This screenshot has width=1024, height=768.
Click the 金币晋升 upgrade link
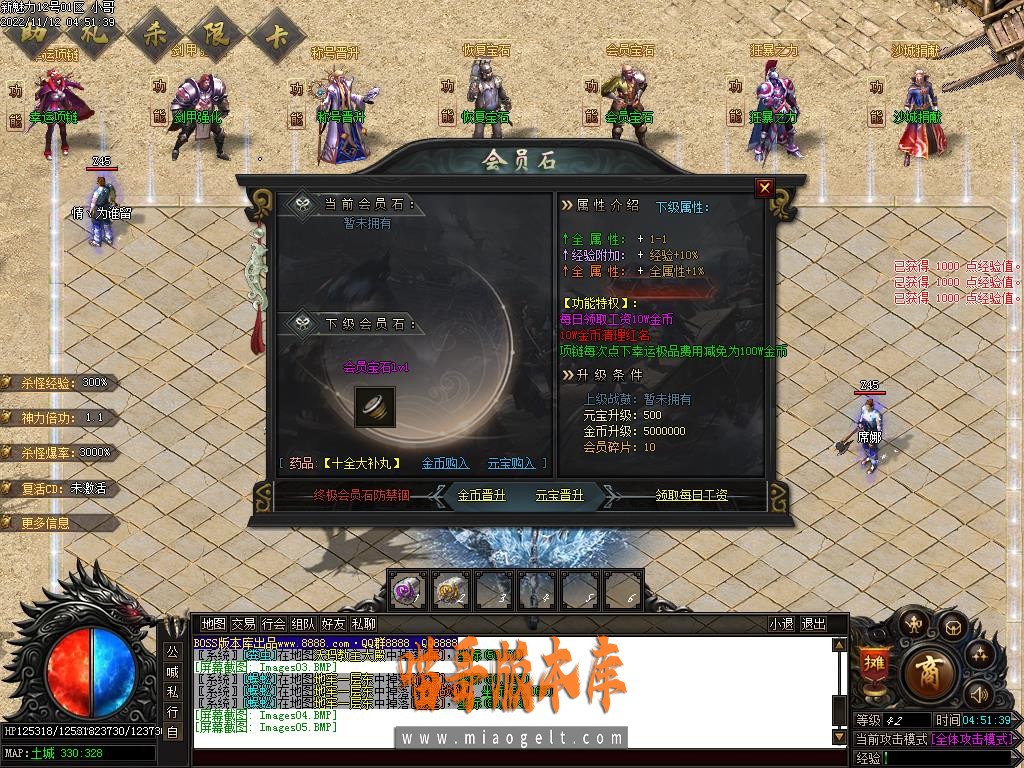(x=482, y=495)
